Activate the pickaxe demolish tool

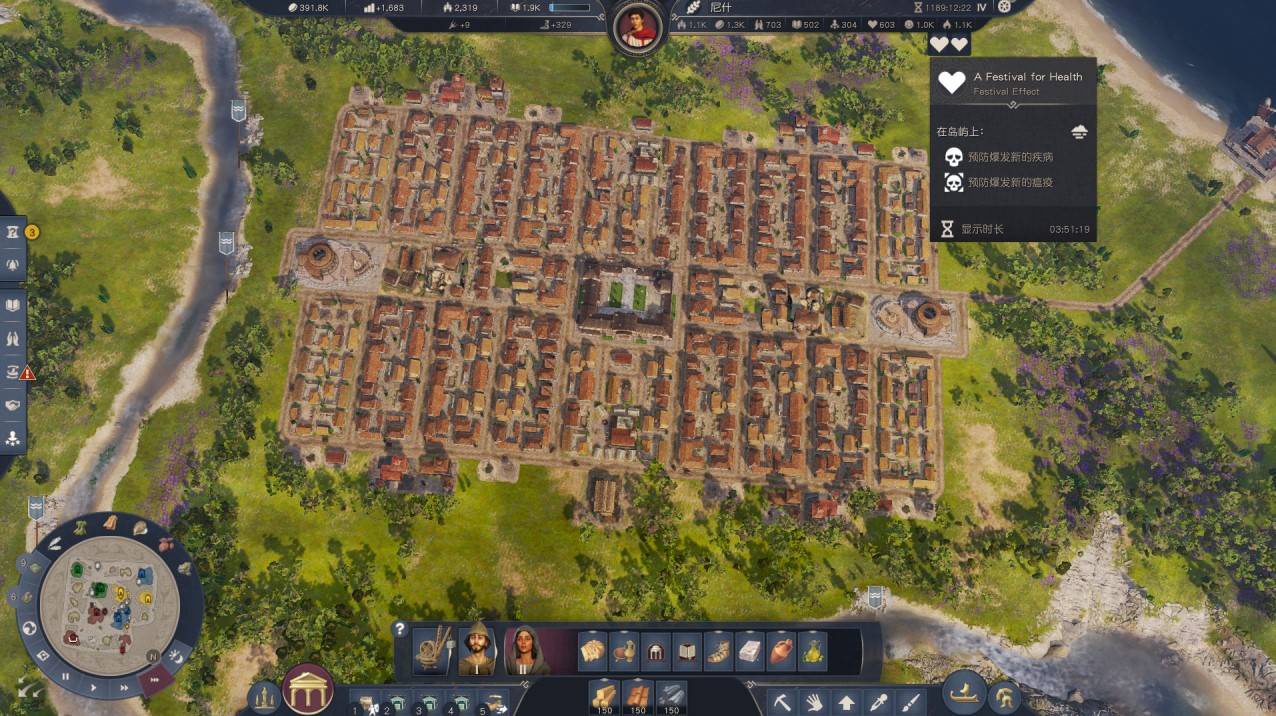[x=782, y=701]
